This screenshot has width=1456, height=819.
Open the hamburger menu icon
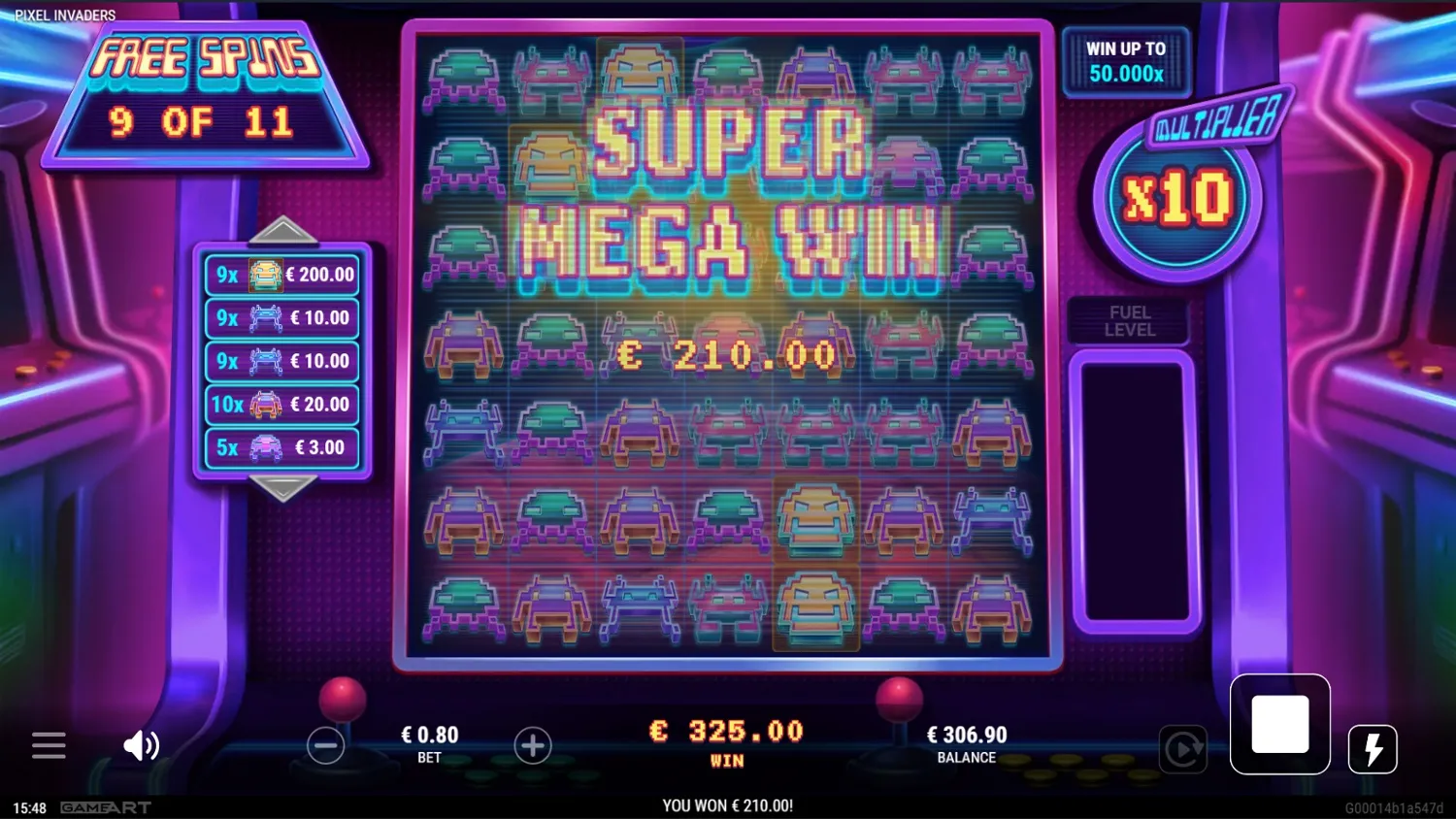click(49, 745)
